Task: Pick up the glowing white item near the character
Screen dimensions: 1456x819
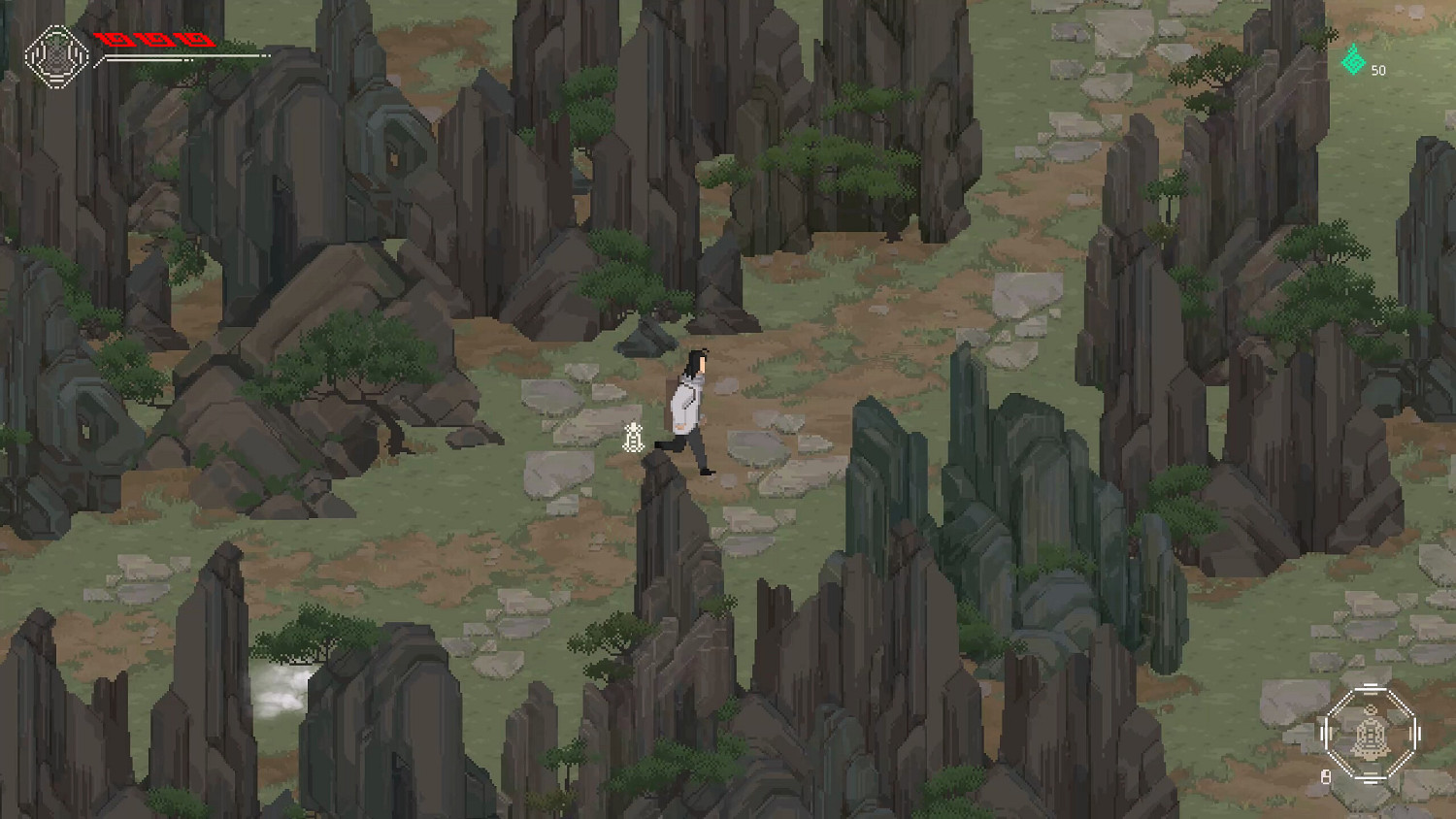Action: [633, 439]
